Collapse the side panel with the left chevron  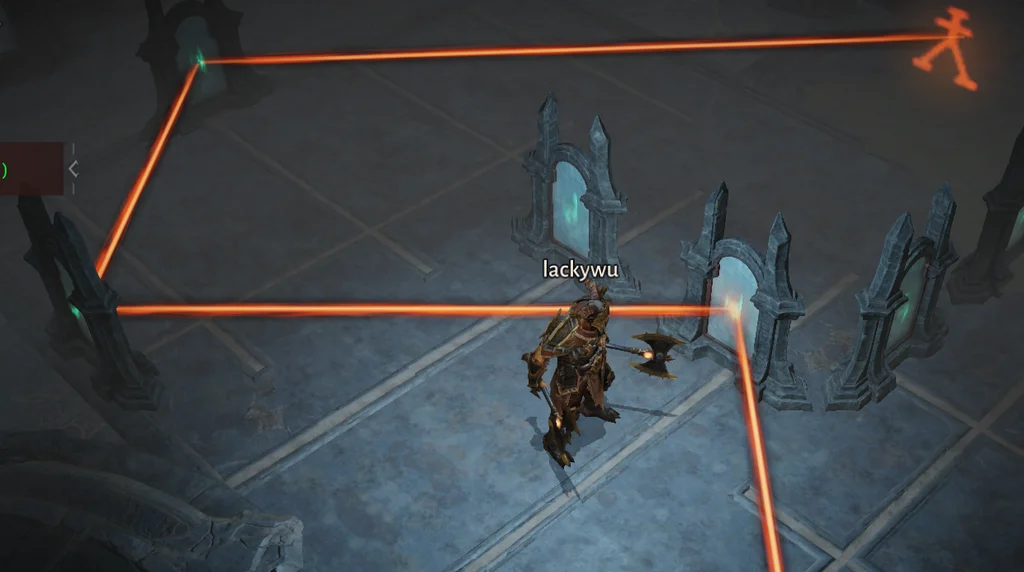click(73, 169)
